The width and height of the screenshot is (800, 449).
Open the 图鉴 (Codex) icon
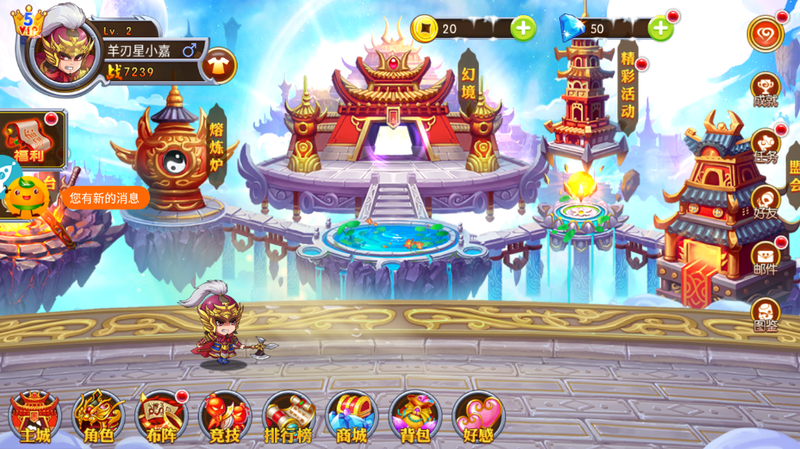(766, 314)
